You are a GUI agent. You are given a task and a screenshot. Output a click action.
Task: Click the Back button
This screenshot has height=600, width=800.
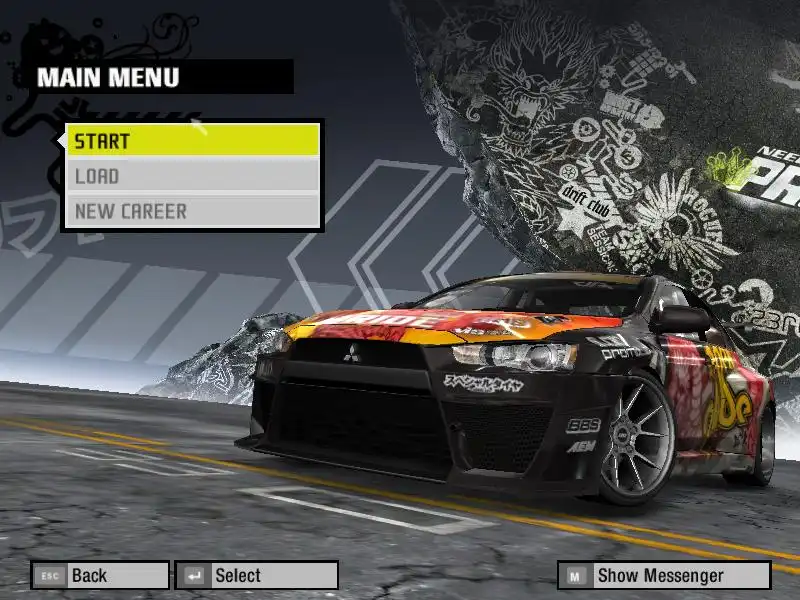(99, 575)
